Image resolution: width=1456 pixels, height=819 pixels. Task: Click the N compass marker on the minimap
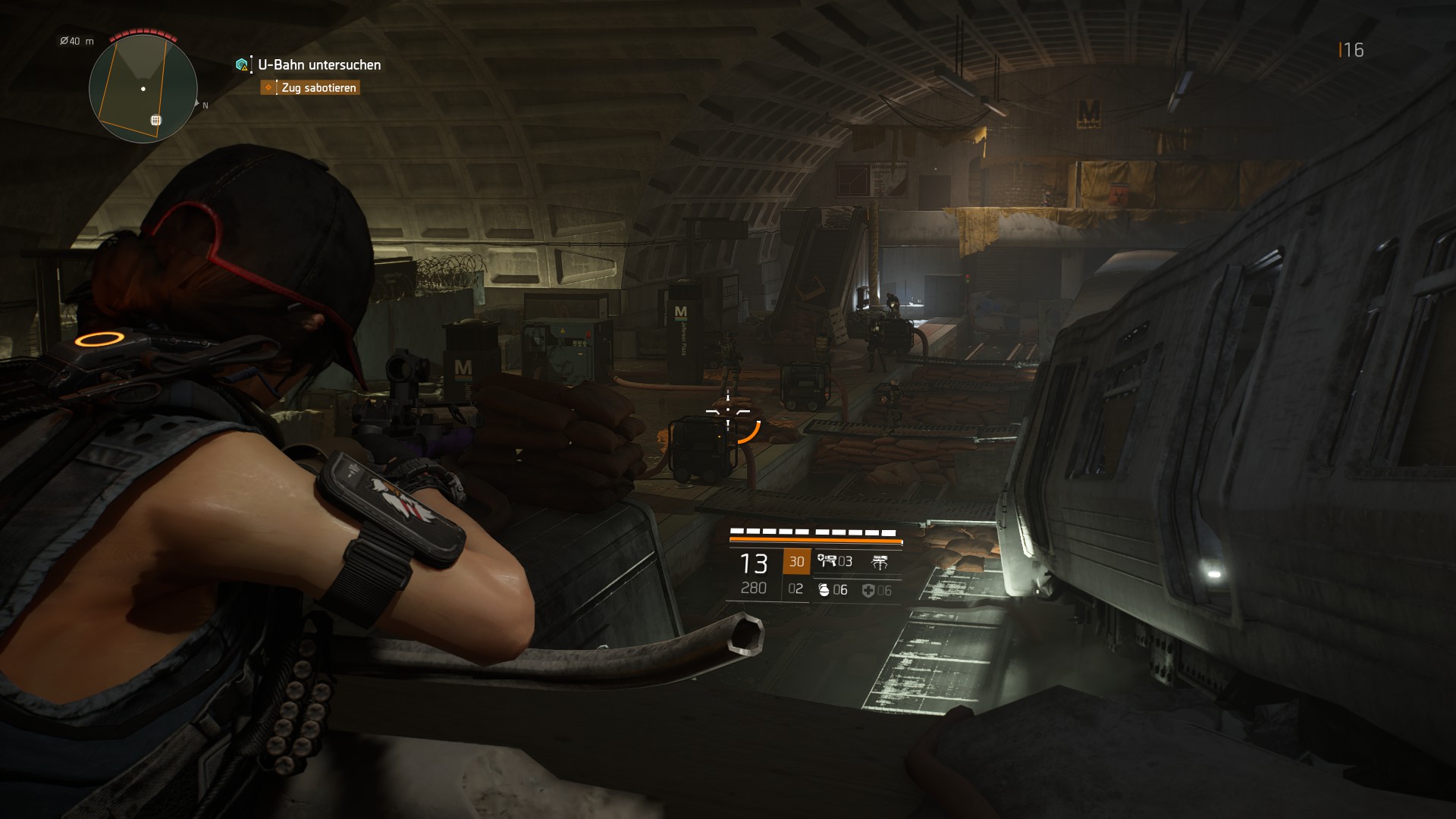pyautogui.click(x=205, y=105)
